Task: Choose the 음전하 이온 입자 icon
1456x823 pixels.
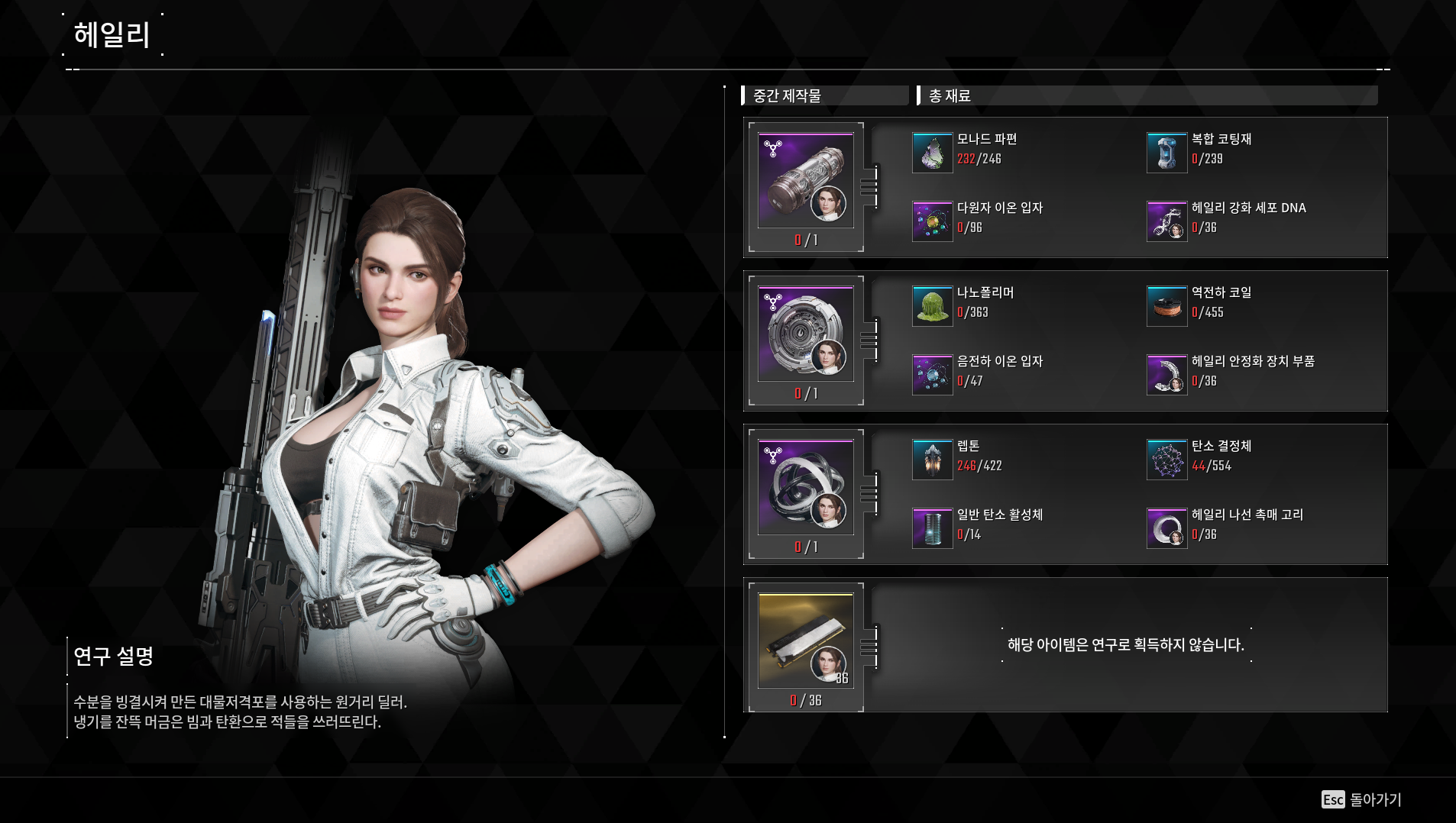Action: (932, 375)
